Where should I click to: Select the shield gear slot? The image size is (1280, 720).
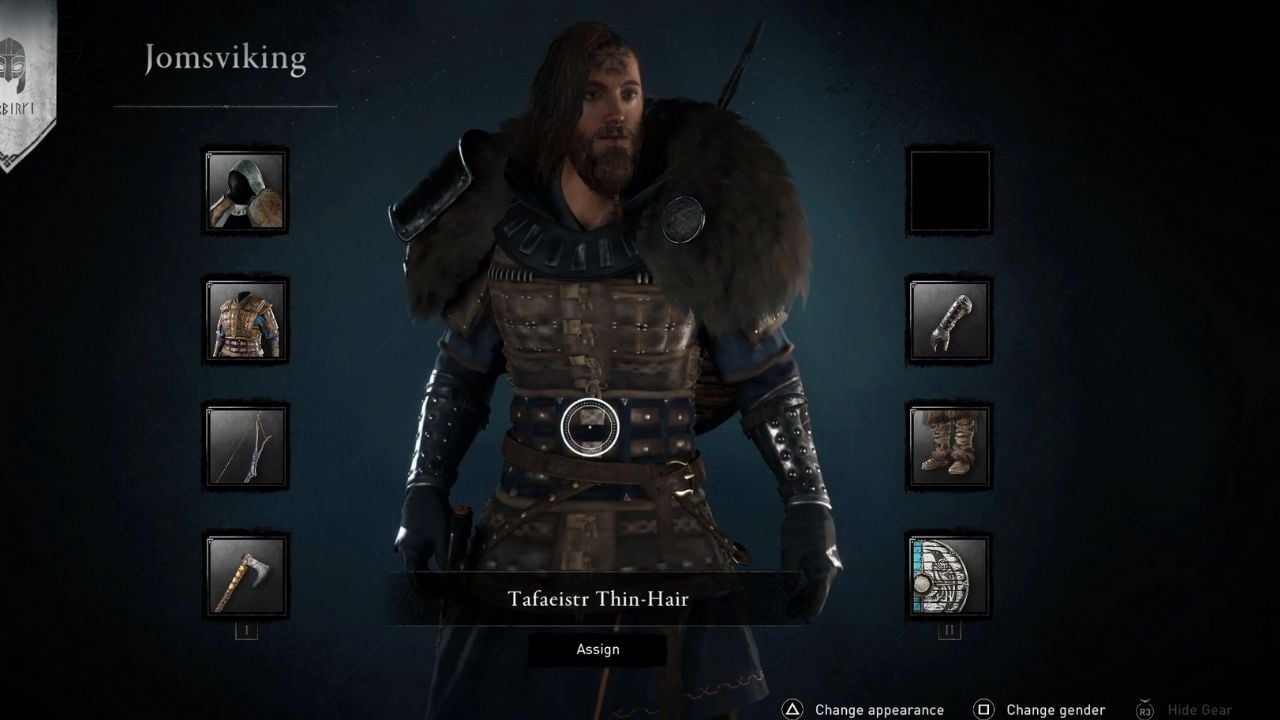click(946, 574)
